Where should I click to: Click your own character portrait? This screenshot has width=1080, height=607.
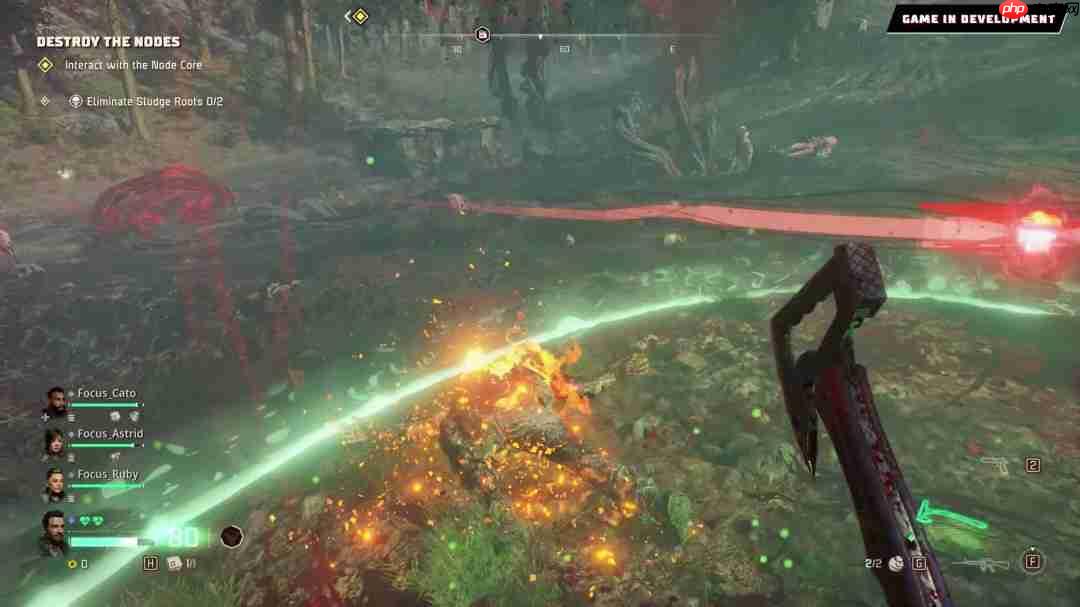click(54, 532)
